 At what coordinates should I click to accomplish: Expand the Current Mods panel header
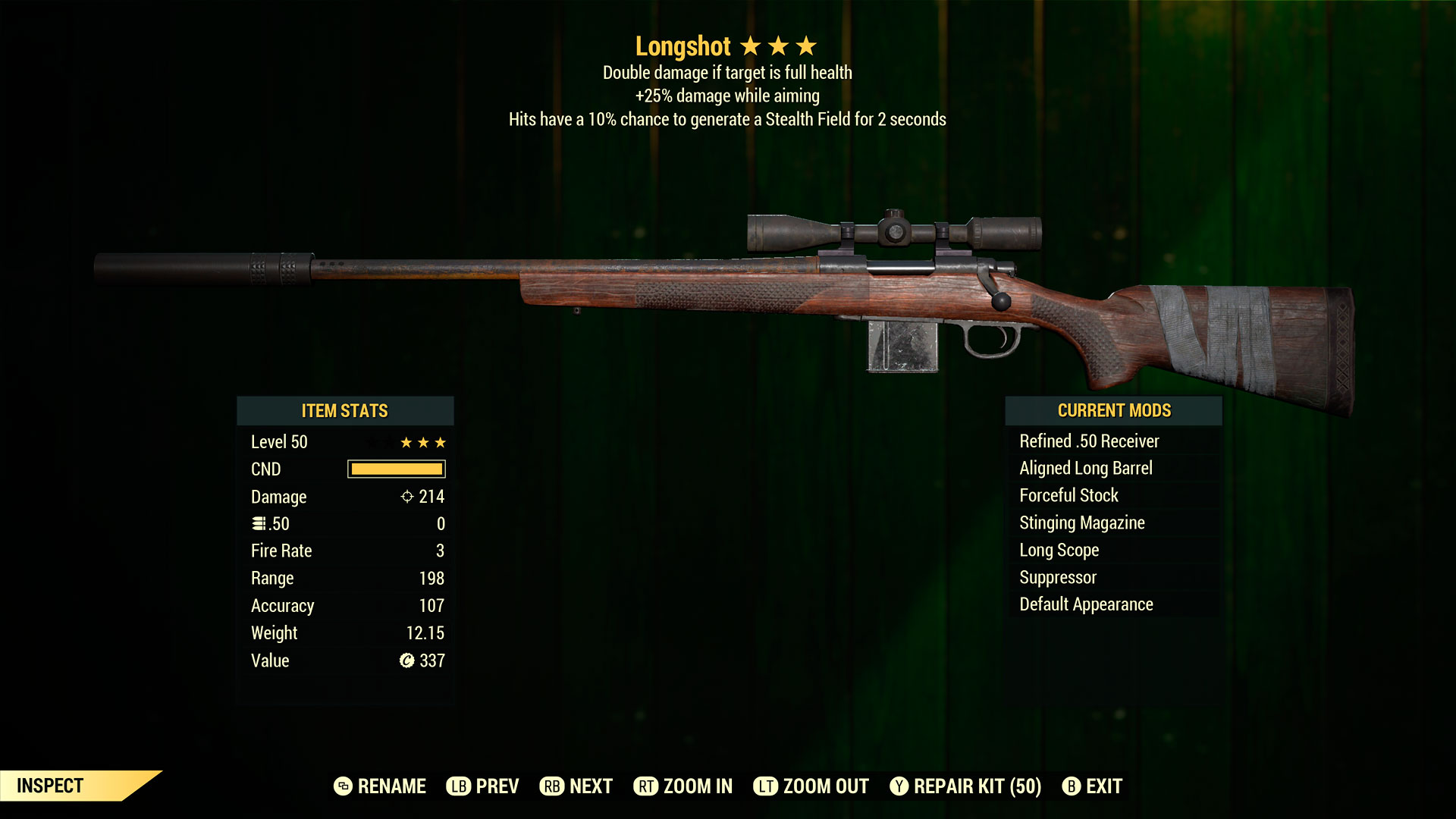tap(1113, 410)
